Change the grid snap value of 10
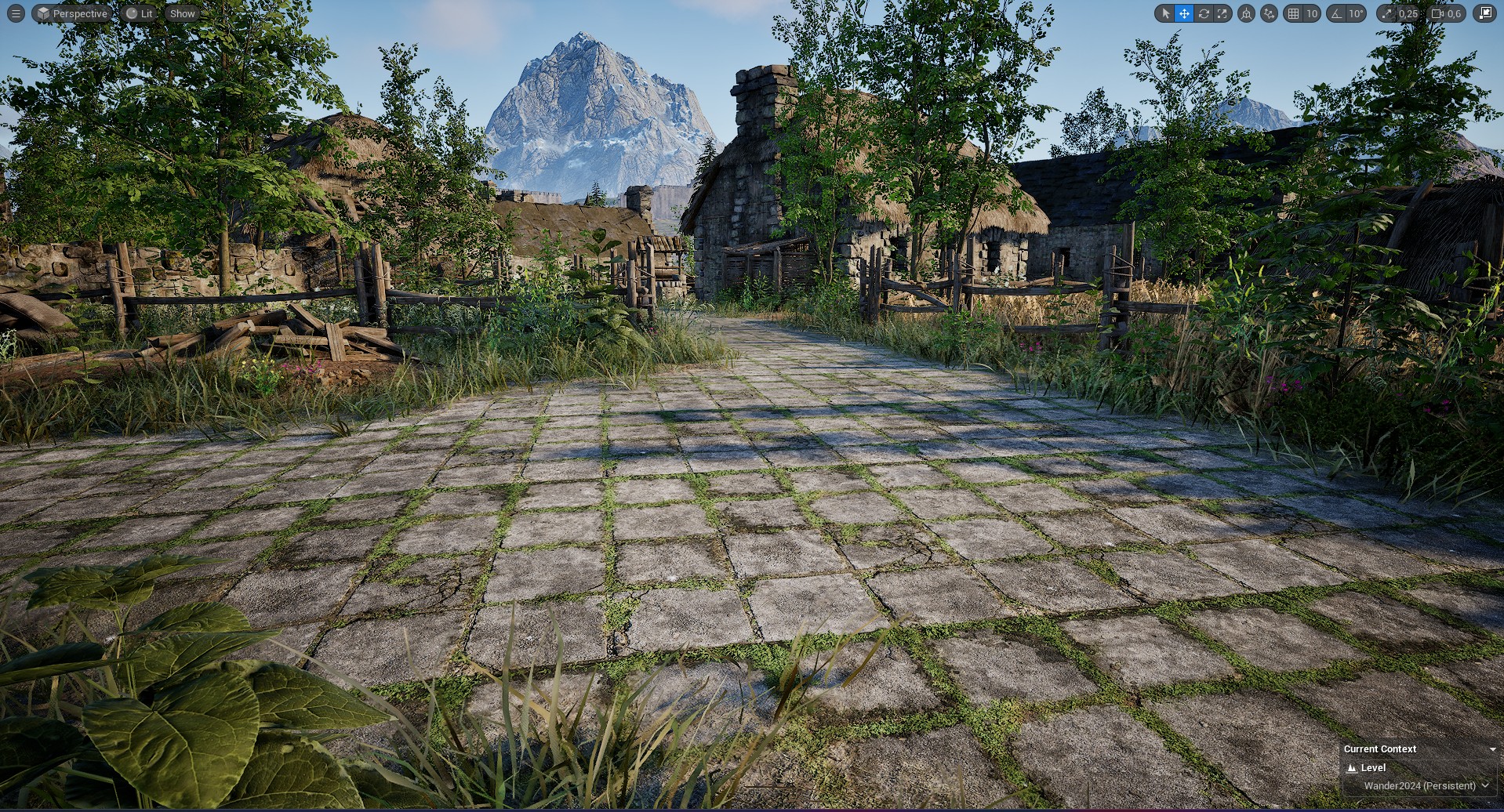 tap(1312, 13)
